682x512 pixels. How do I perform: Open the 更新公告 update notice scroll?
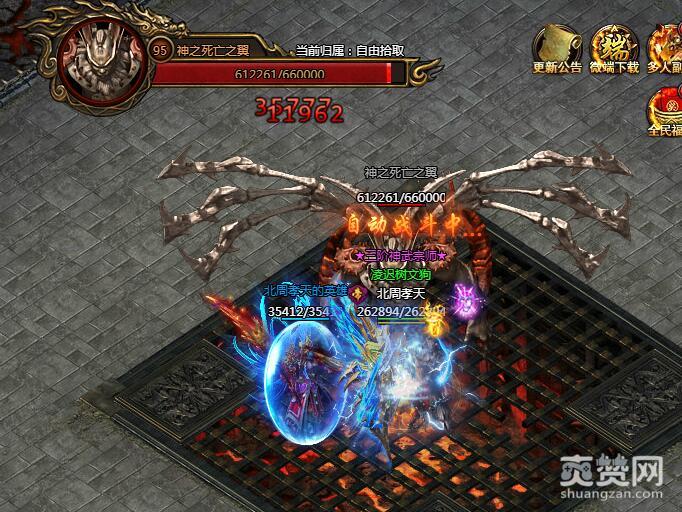tap(557, 46)
